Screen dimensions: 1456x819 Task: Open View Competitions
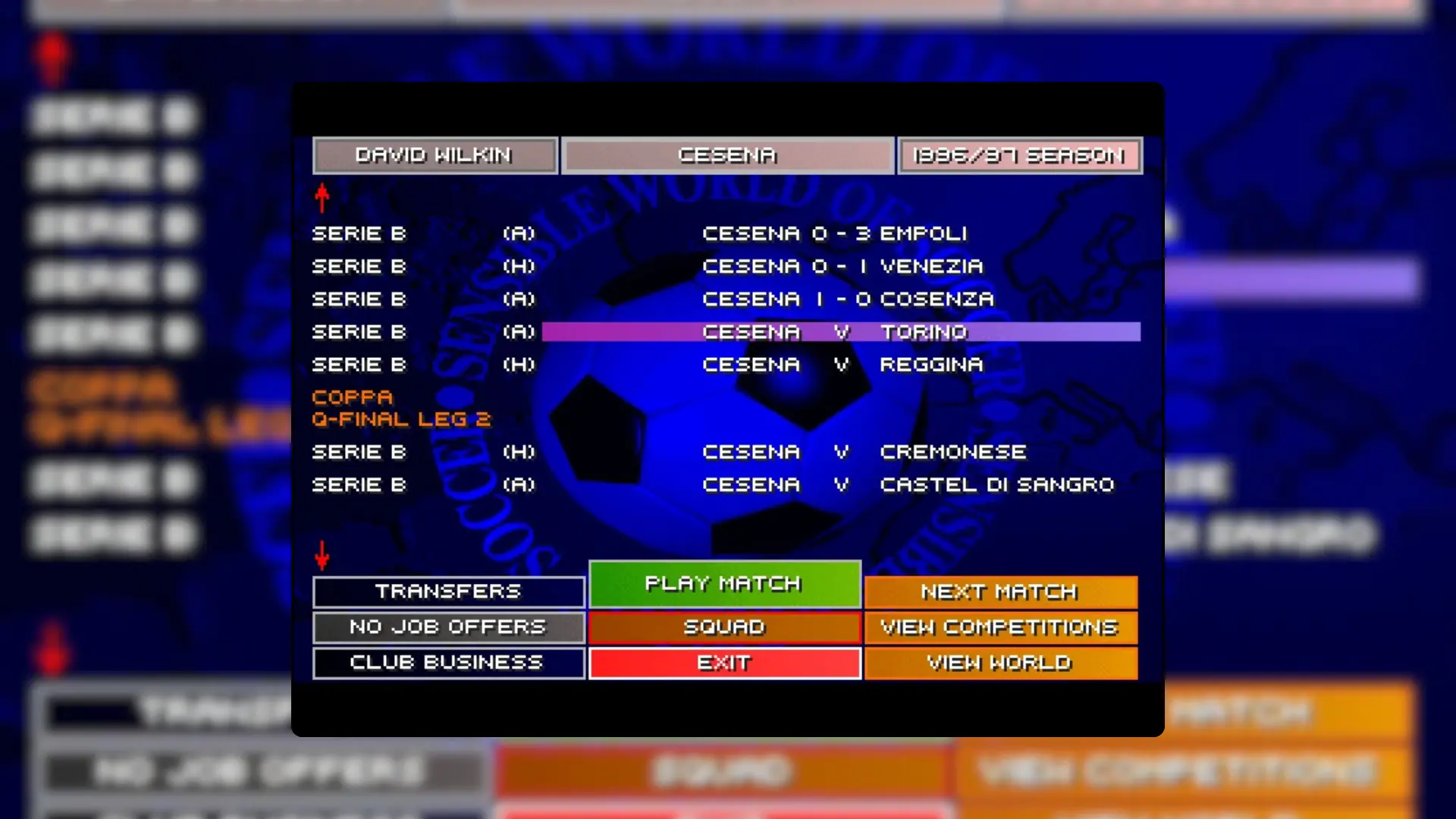pos(1000,627)
